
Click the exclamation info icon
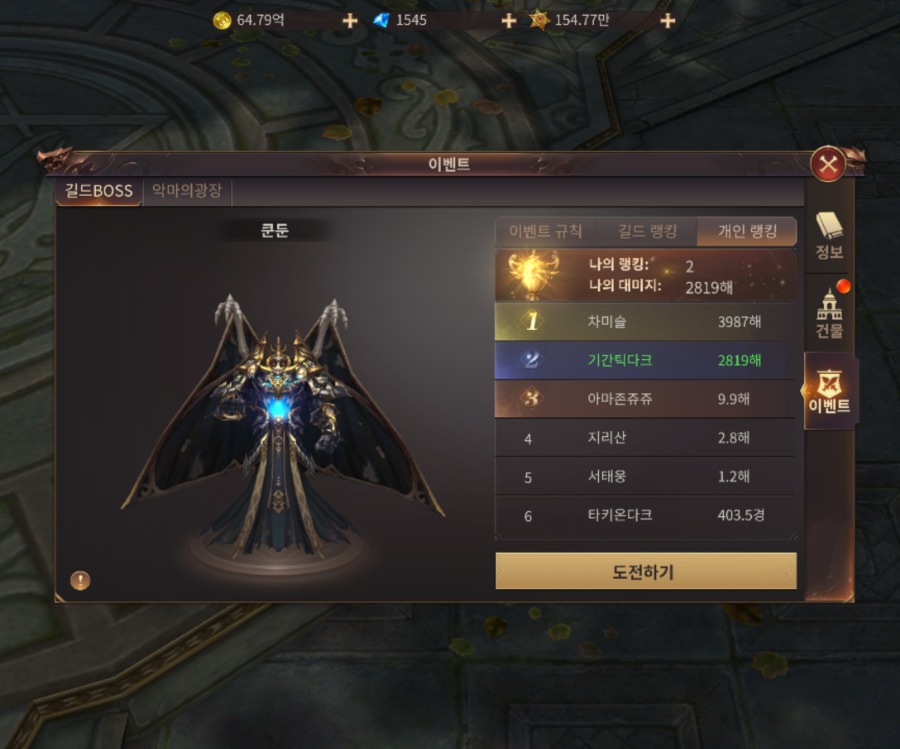click(80, 579)
